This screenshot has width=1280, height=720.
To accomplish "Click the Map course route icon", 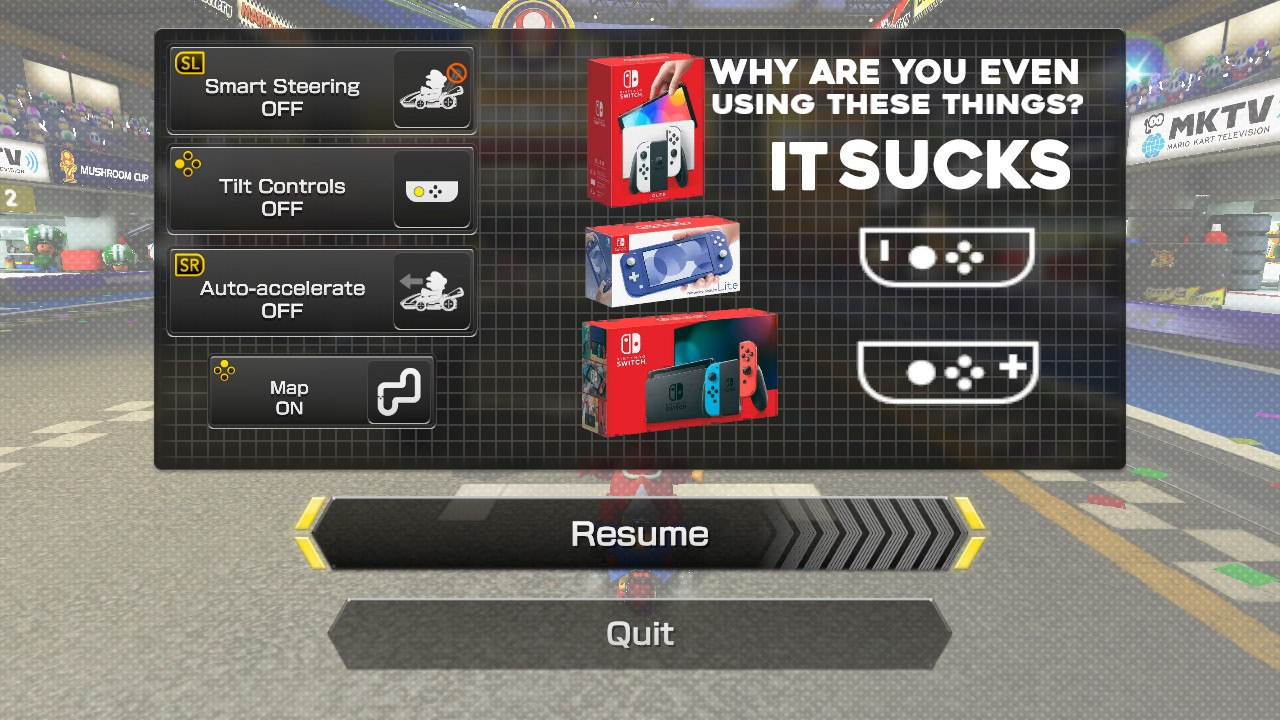I will pyautogui.click(x=399, y=391).
